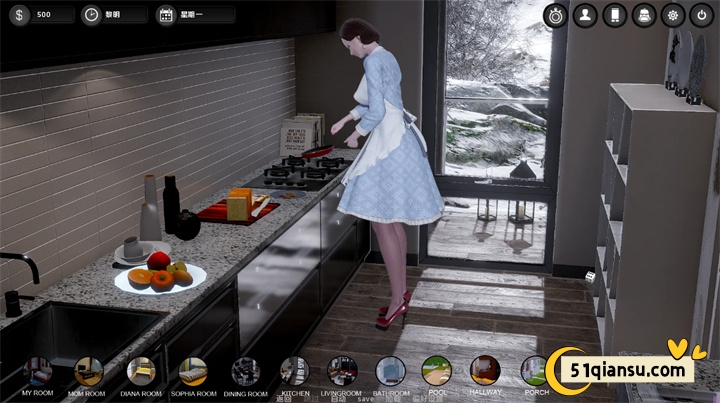Select Sophia Room in the location bar
The height and width of the screenshot is (403, 720).
[x=193, y=371]
